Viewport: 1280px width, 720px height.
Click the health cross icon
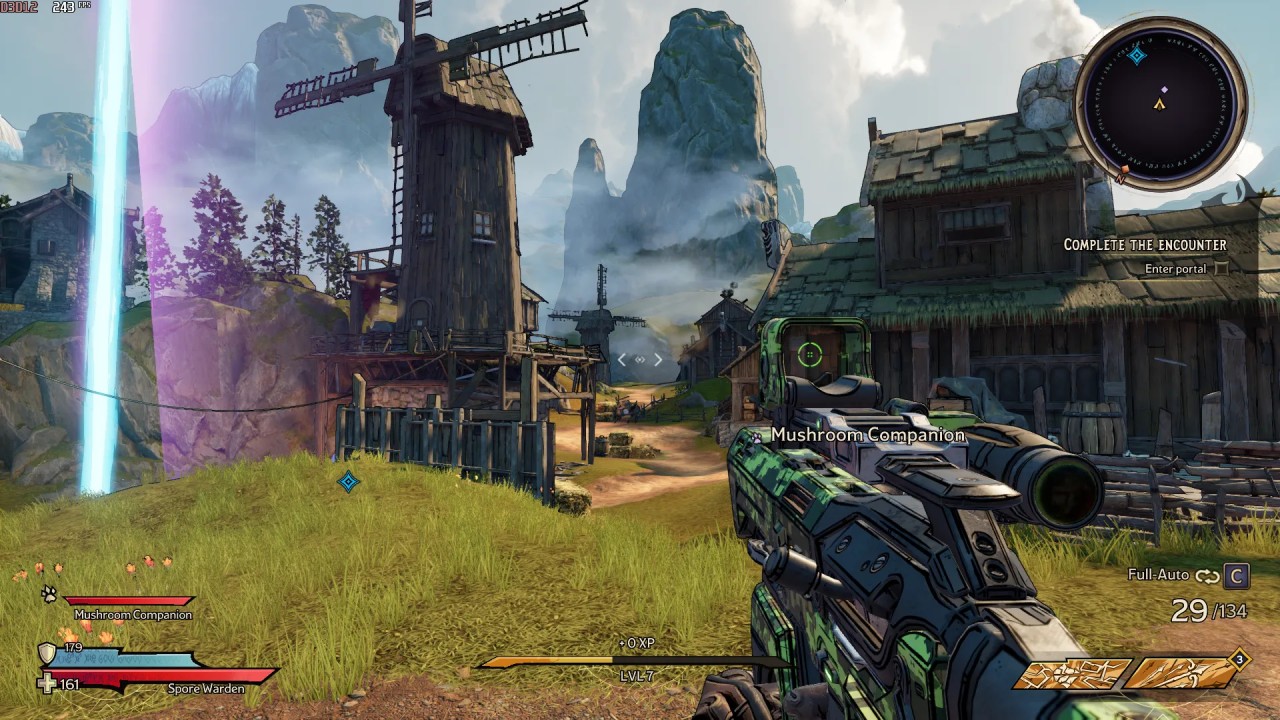[47, 684]
